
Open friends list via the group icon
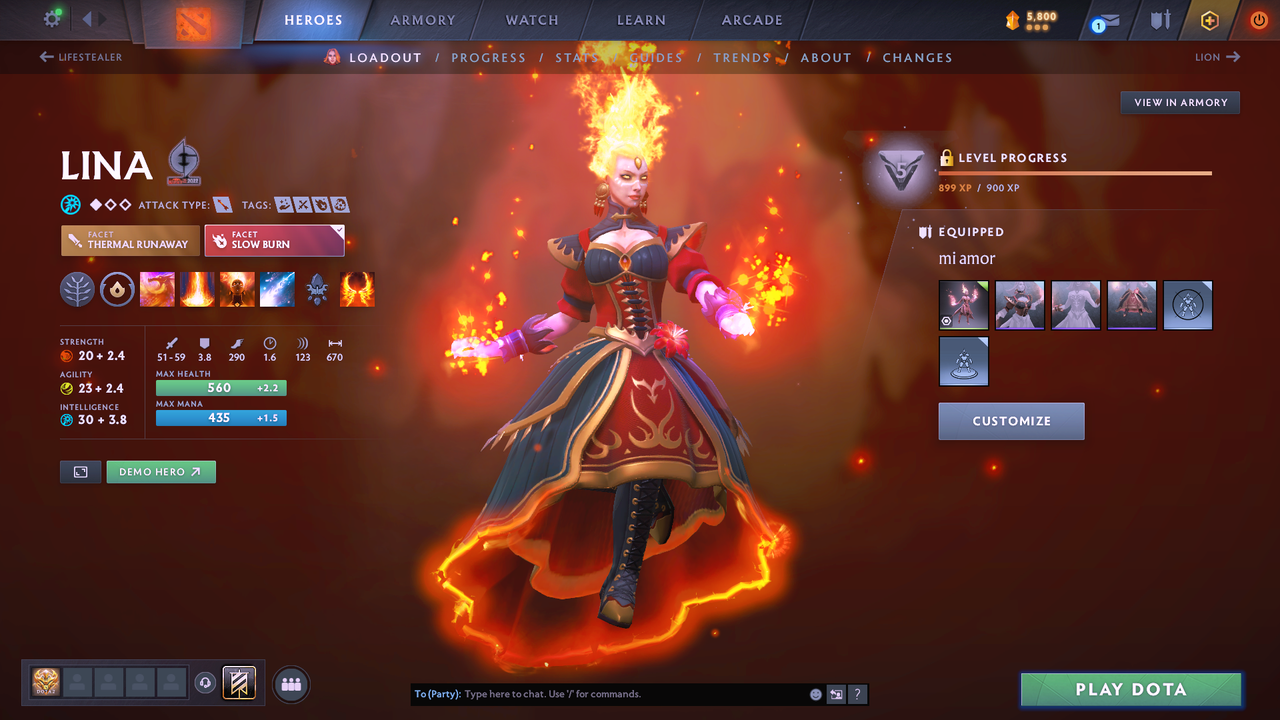289,683
